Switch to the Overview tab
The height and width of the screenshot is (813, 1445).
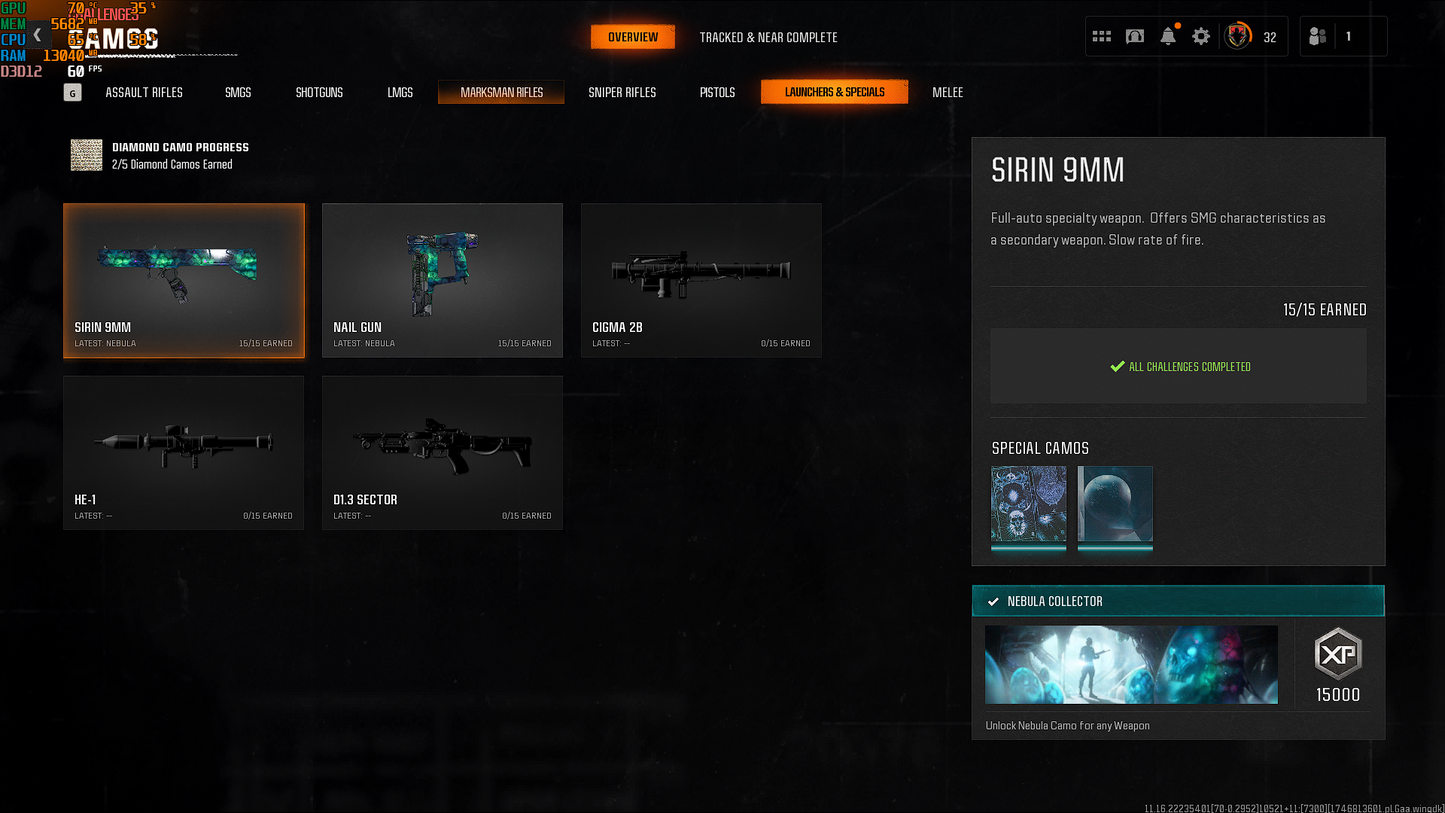(x=633, y=37)
